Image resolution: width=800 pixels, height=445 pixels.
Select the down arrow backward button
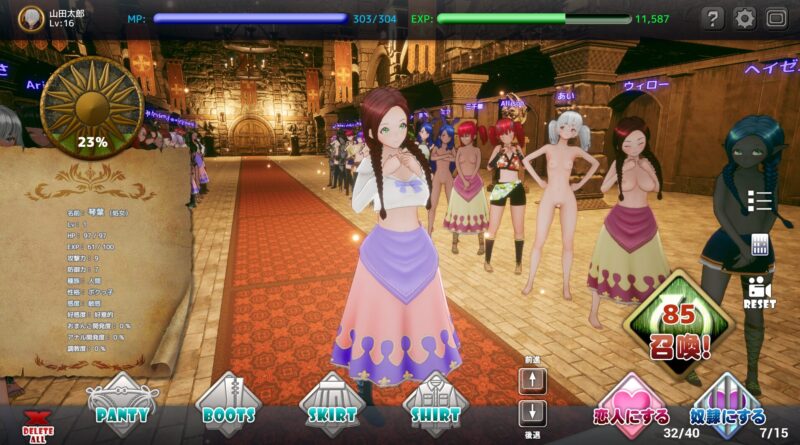(534, 411)
